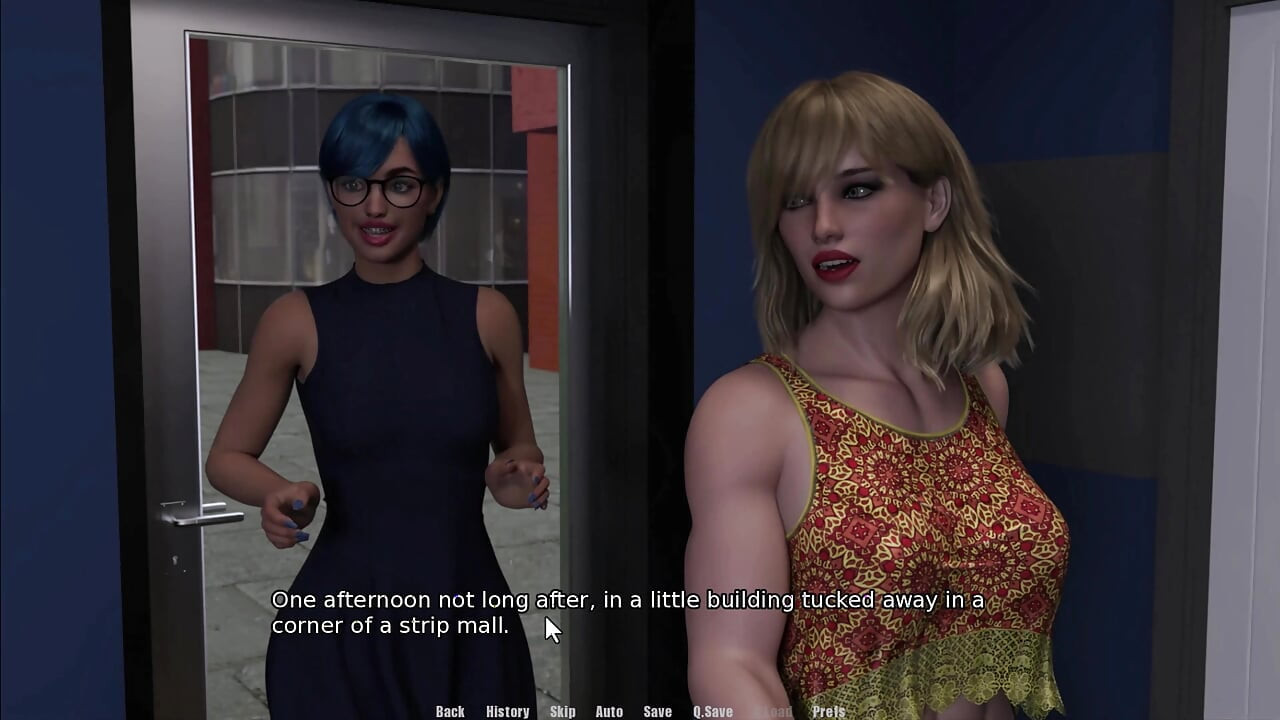Open the Prefs settings menu
This screenshot has height=720, width=1280.
click(828, 711)
